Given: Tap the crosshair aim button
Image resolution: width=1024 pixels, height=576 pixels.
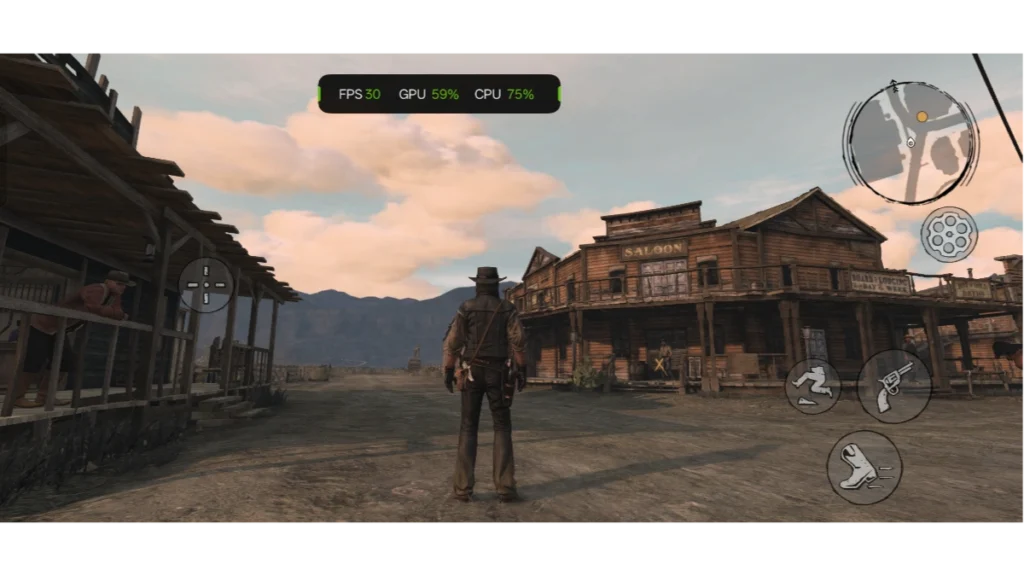Looking at the screenshot, I should coord(207,285).
